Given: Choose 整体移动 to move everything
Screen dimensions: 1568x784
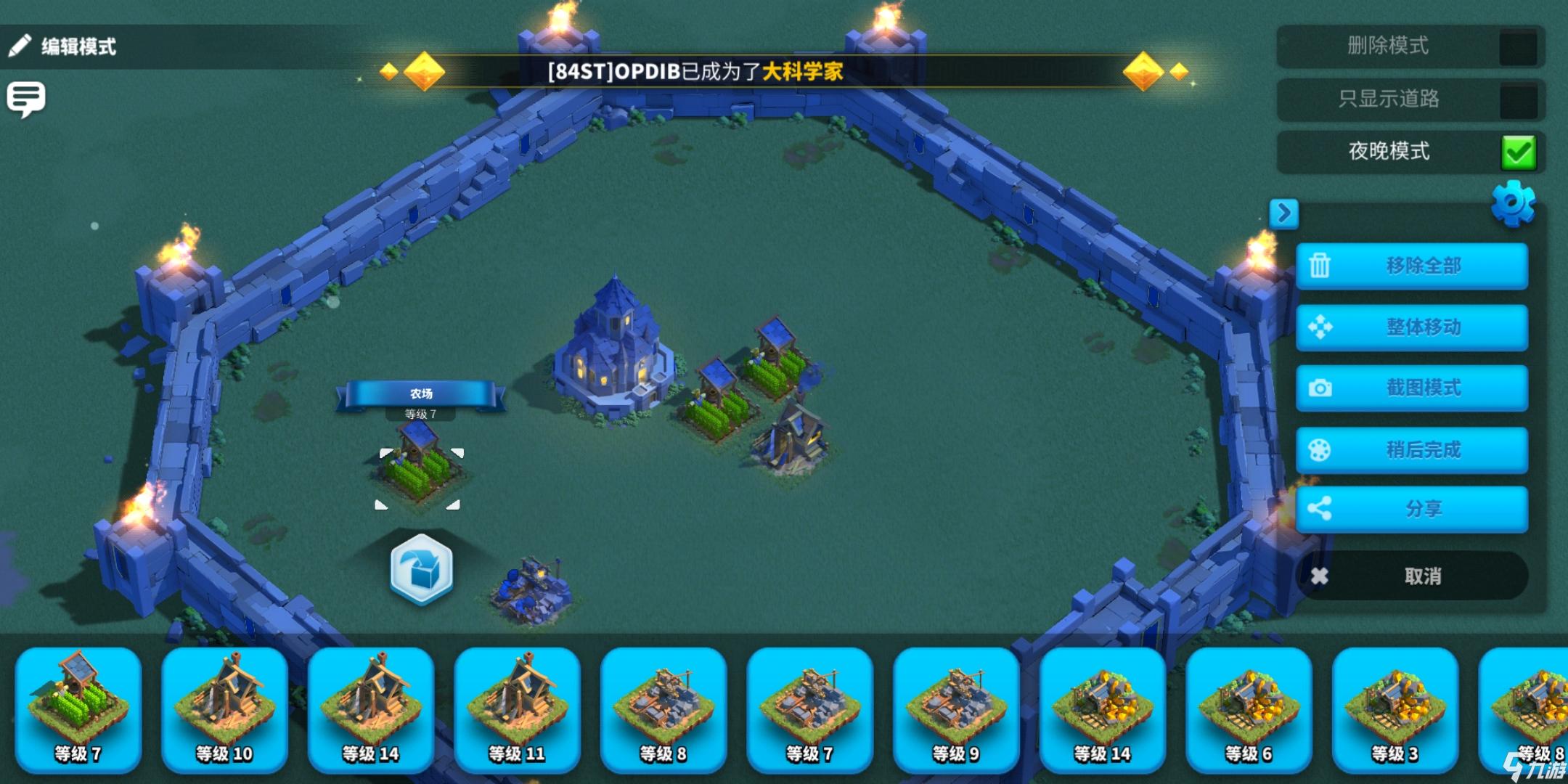Looking at the screenshot, I should 1412,327.
